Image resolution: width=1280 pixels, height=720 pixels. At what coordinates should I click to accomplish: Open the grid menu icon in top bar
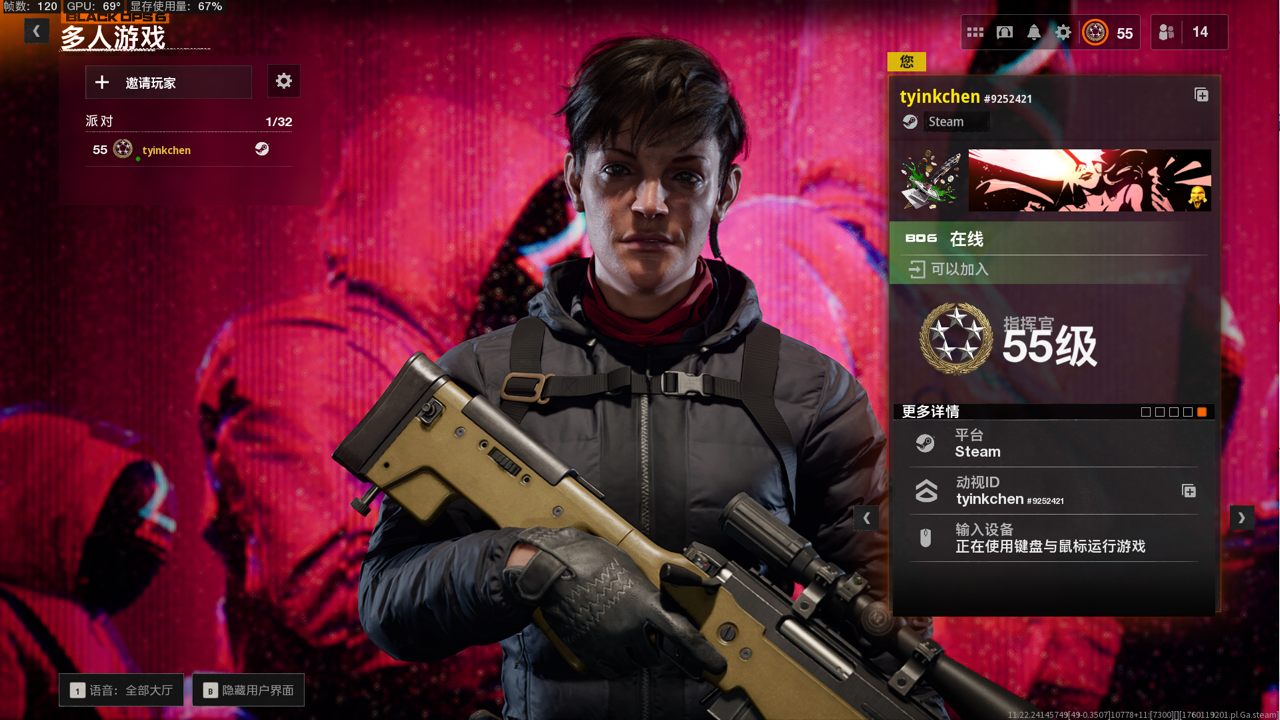pyautogui.click(x=975, y=32)
